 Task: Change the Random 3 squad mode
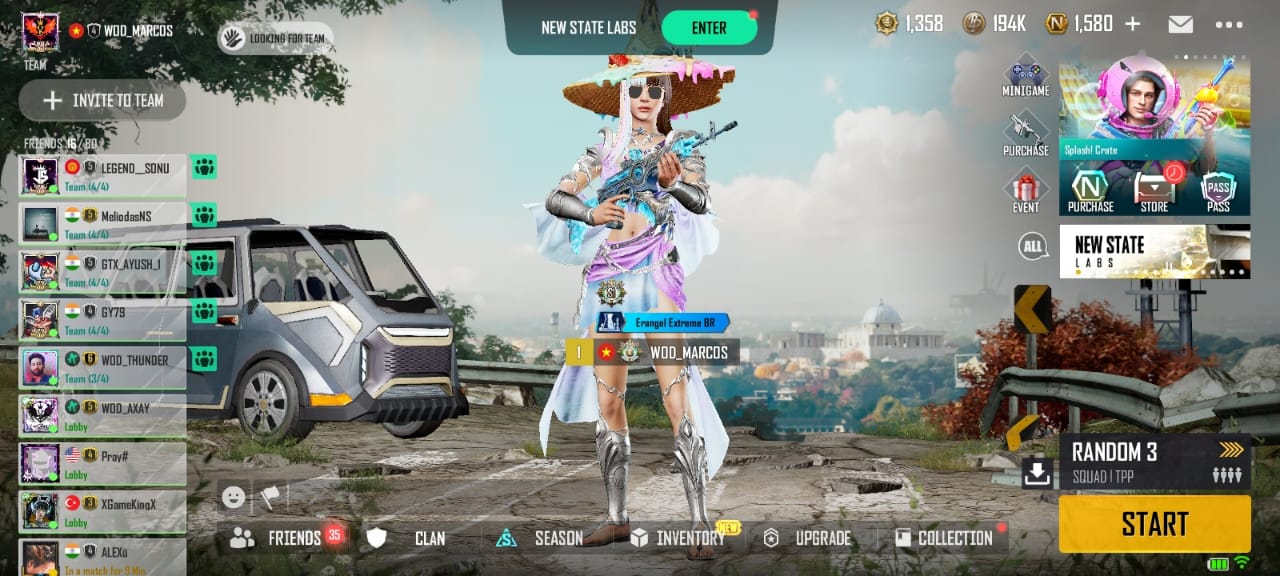click(1154, 461)
